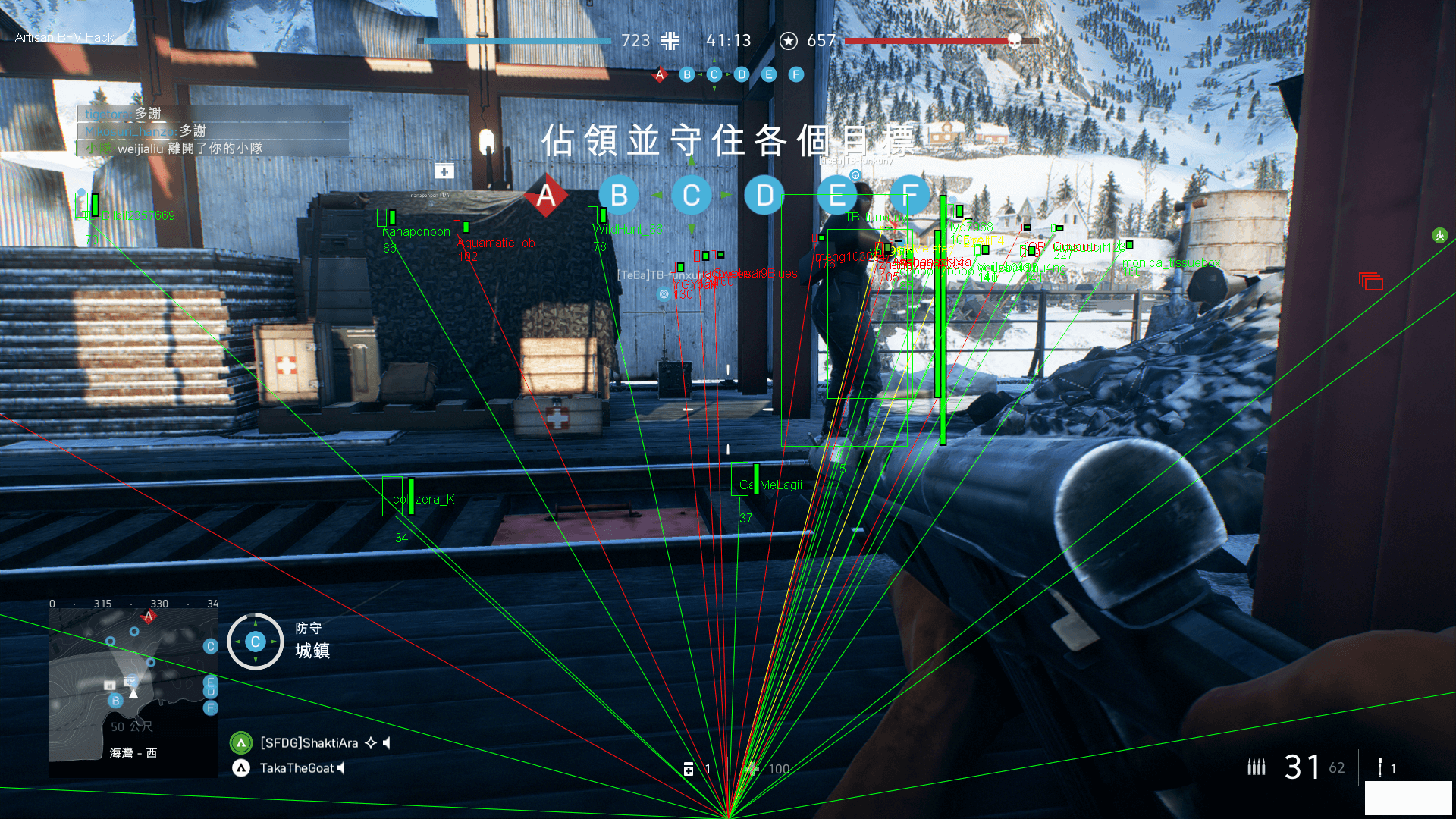Click the medical pouch icon
The width and height of the screenshot is (1456, 819).
(689, 769)
